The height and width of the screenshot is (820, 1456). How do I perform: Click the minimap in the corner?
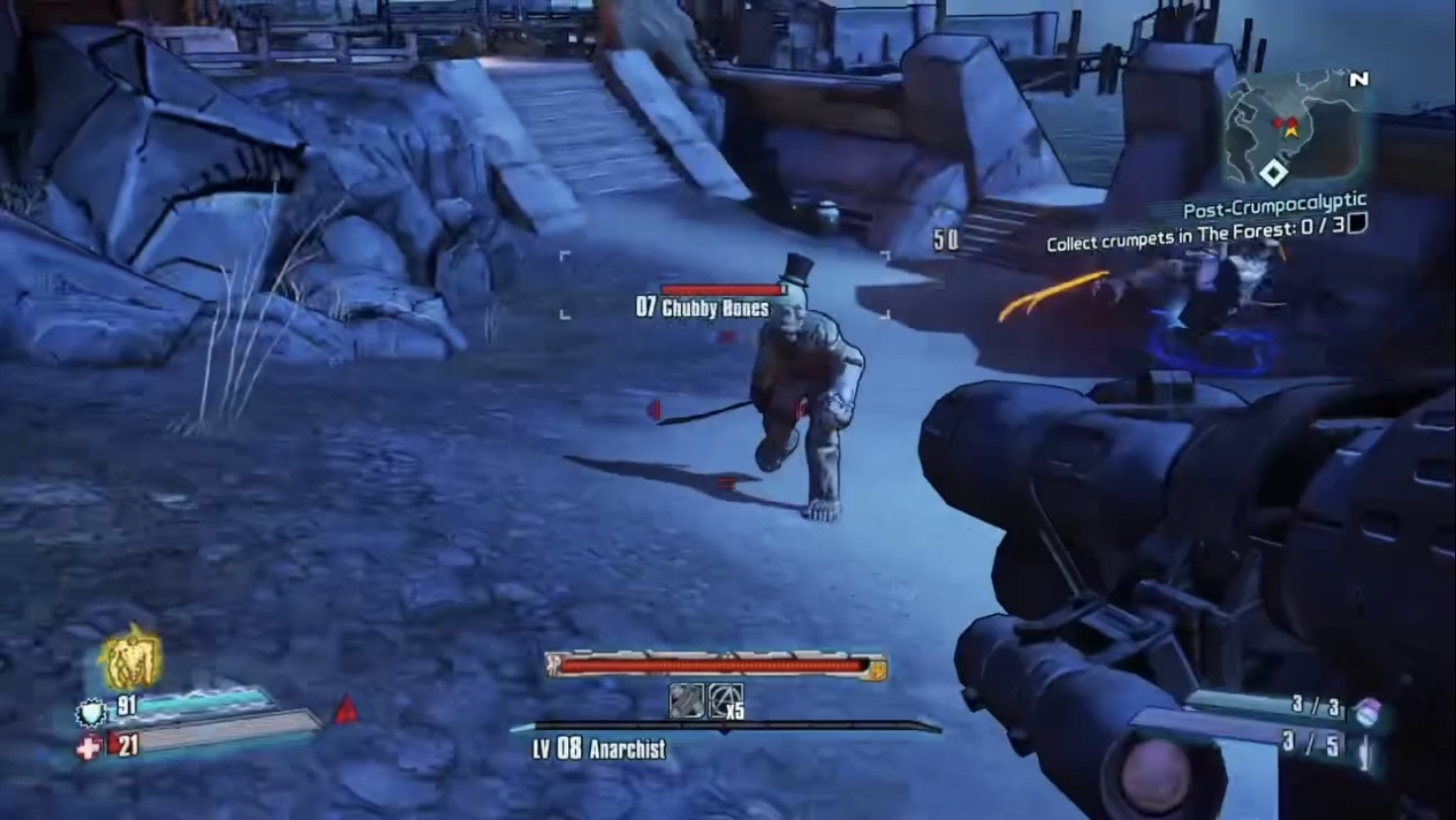(x=1293, y=131)
